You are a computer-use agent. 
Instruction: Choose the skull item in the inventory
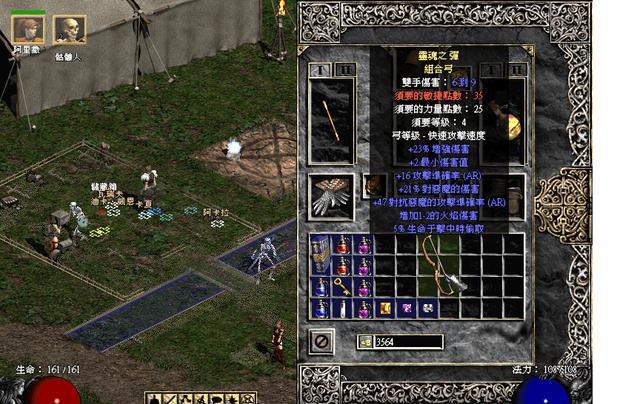coord(428,308)
